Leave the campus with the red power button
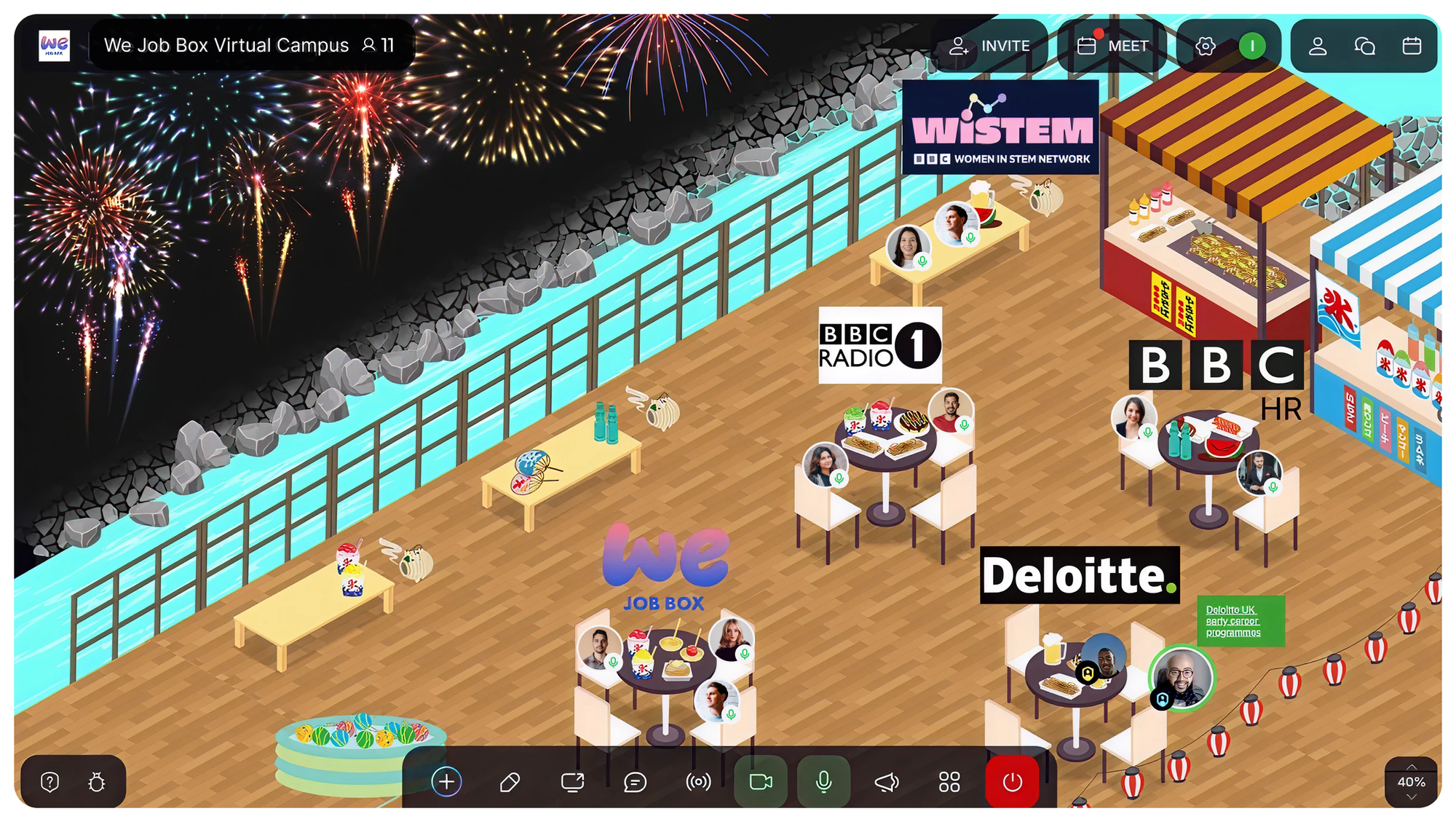 coord(1012,783)
